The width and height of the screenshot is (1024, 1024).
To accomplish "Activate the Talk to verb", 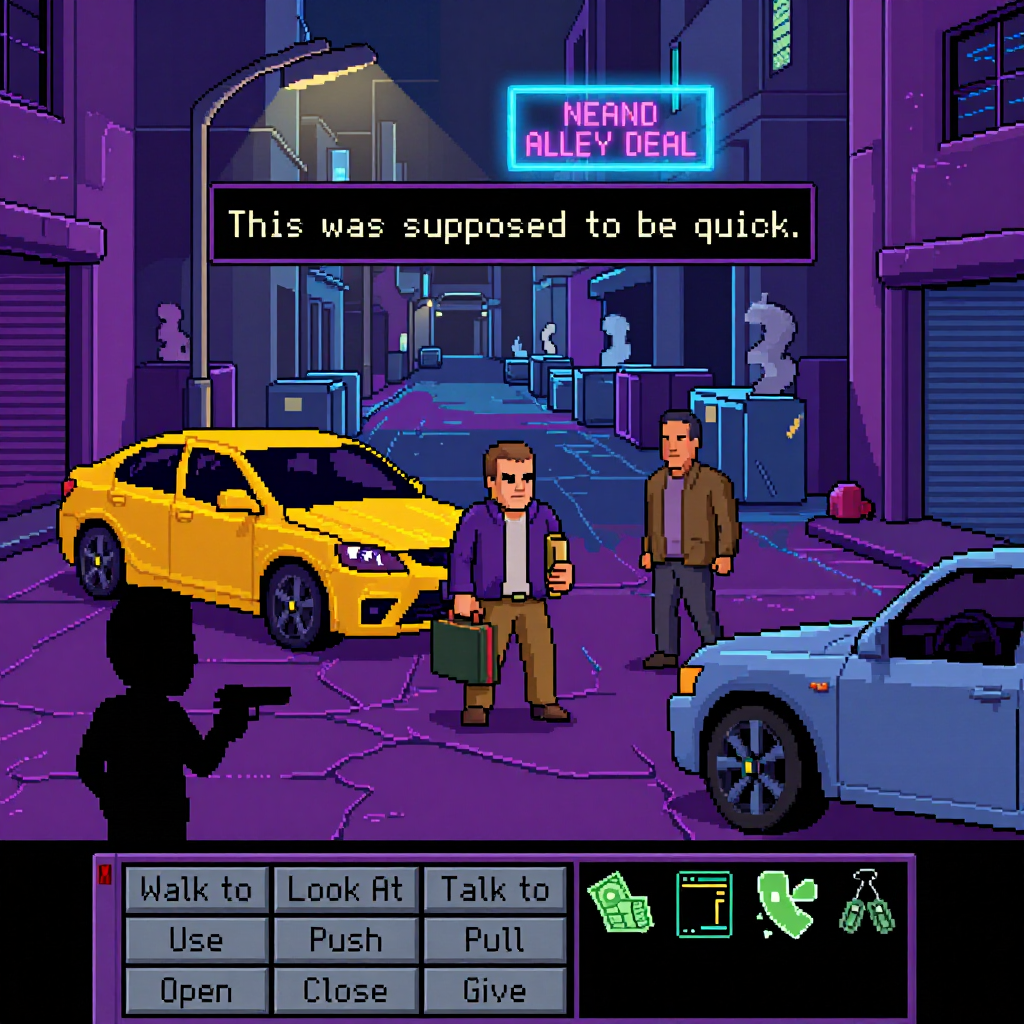I will coord(495,889).
